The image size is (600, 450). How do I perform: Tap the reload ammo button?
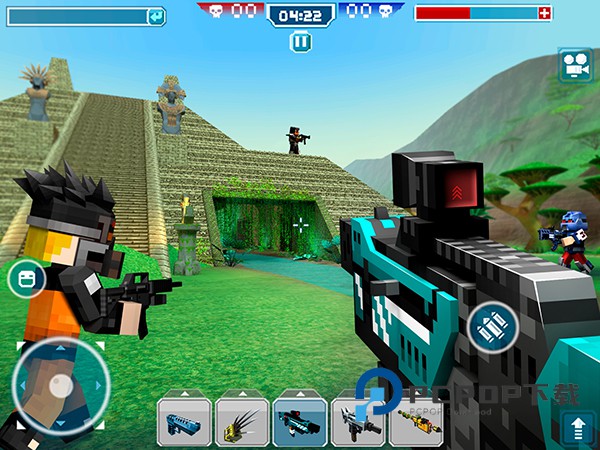click(492, 325)
